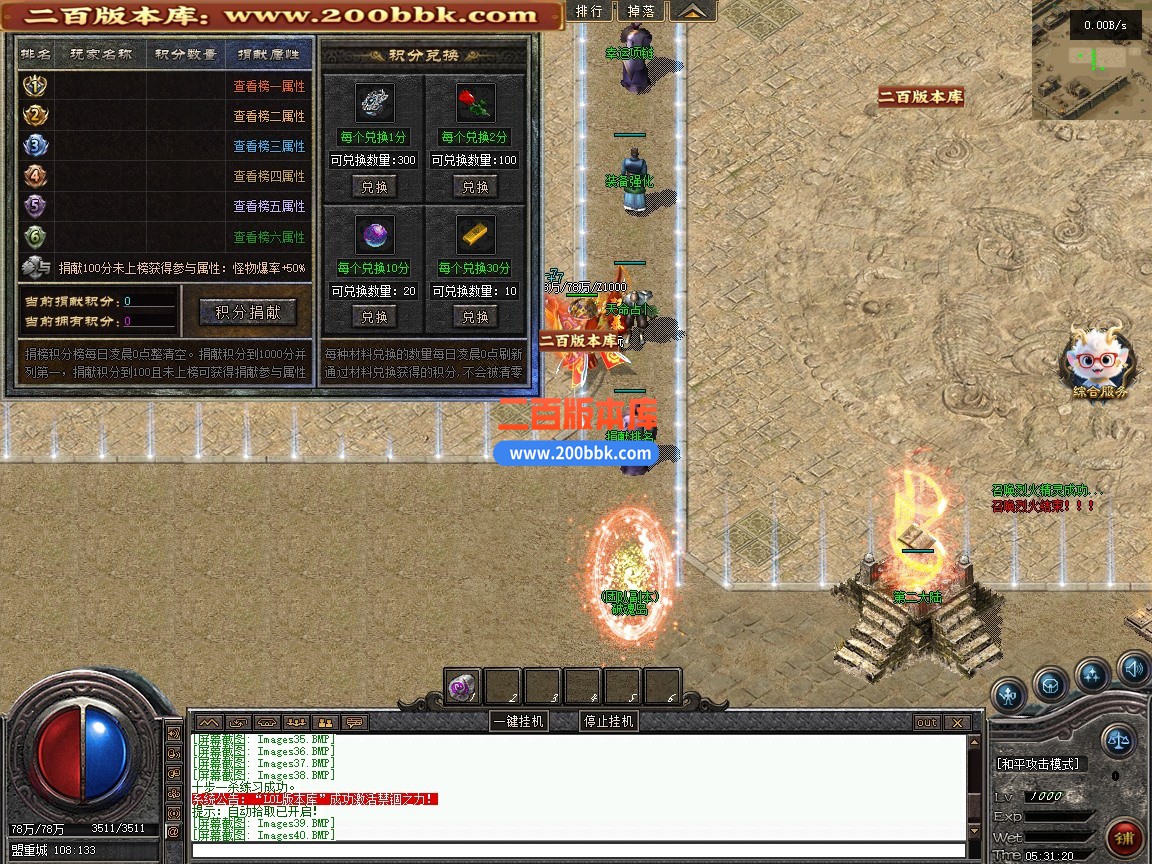Start auto-battle with 一键挂机
The image size is (1152, 864).
coord(519,721)
